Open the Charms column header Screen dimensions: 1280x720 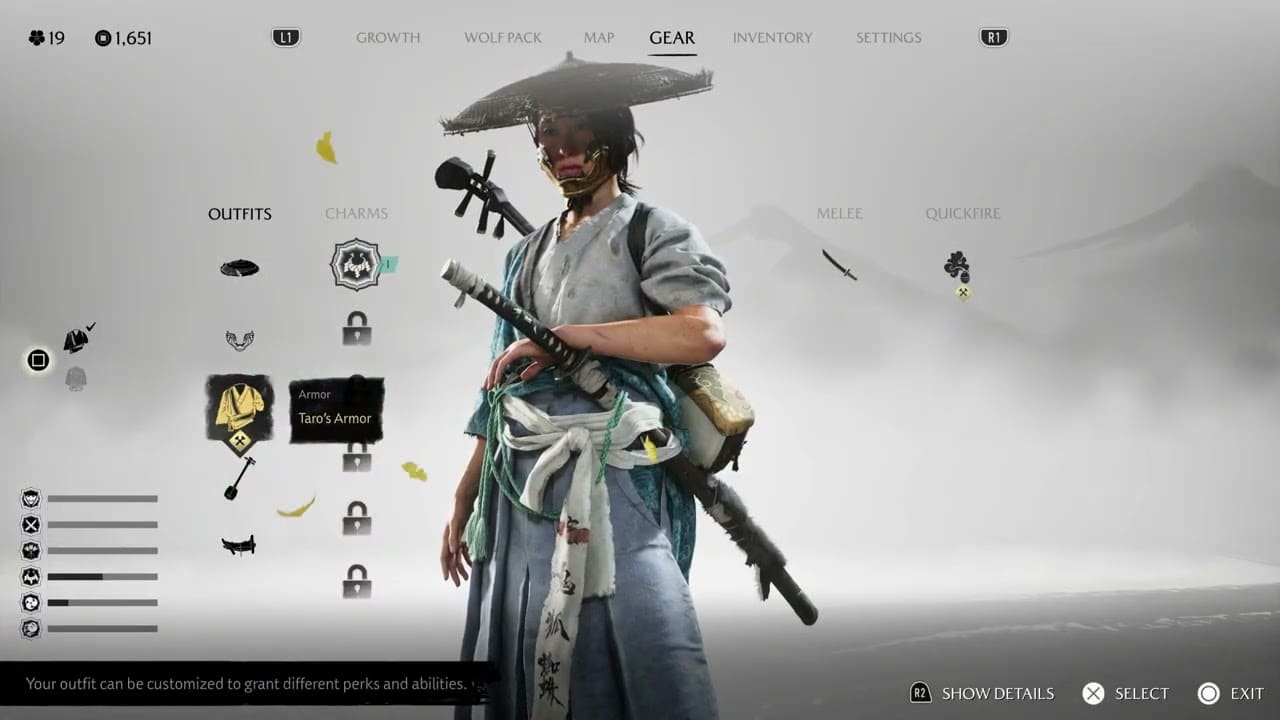pos(356,214)
